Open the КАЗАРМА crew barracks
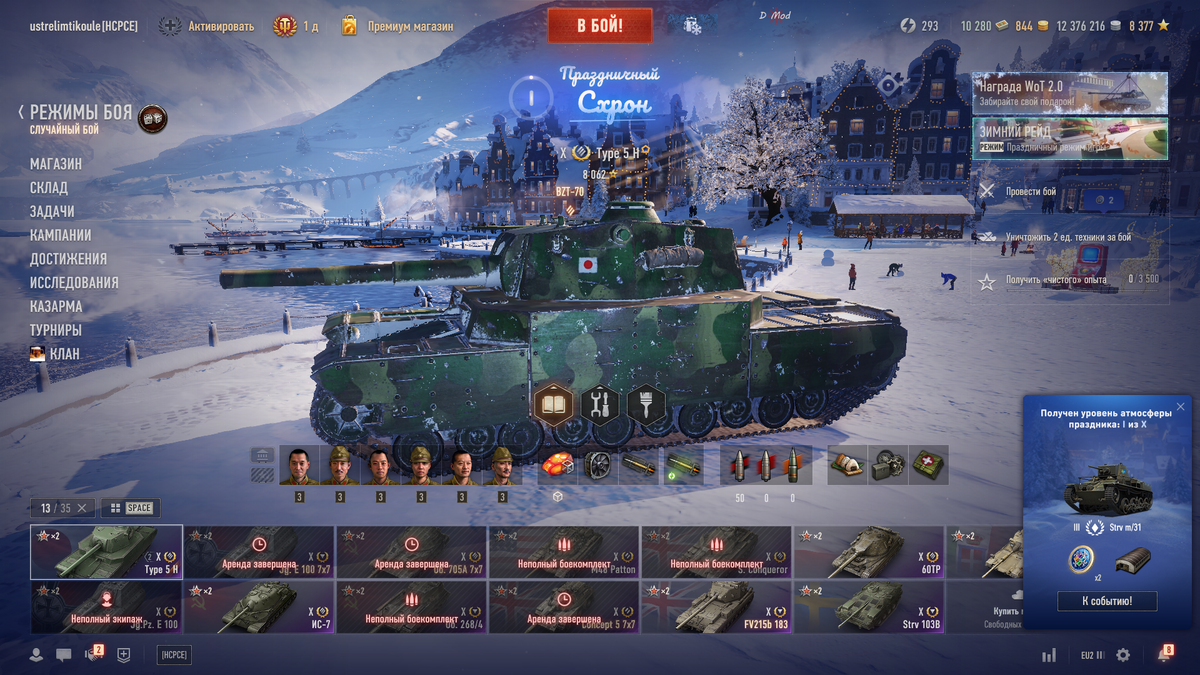Screen dimensions: 1200x675 coord(56,307)
